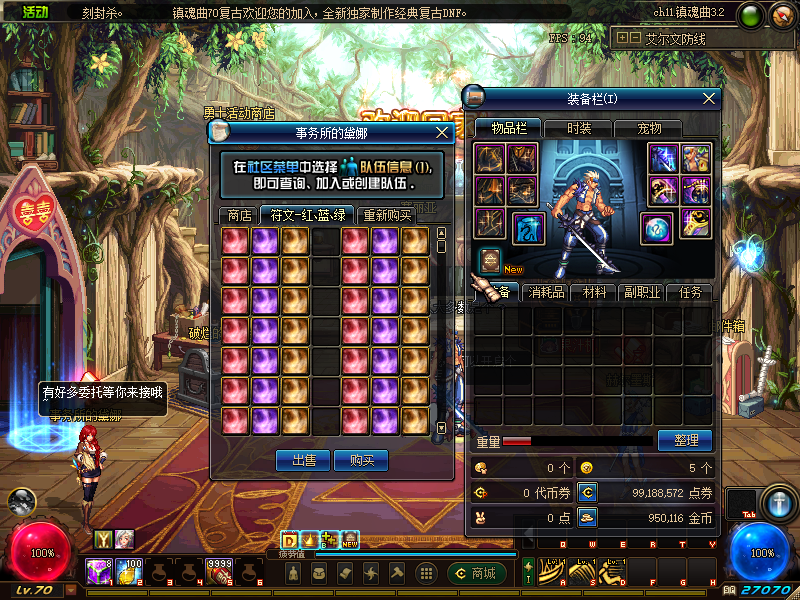Viewport: 800px width, 600px height.
Task: Select the equipped blue orb magic stone
Action: click(x=657, y=227)
